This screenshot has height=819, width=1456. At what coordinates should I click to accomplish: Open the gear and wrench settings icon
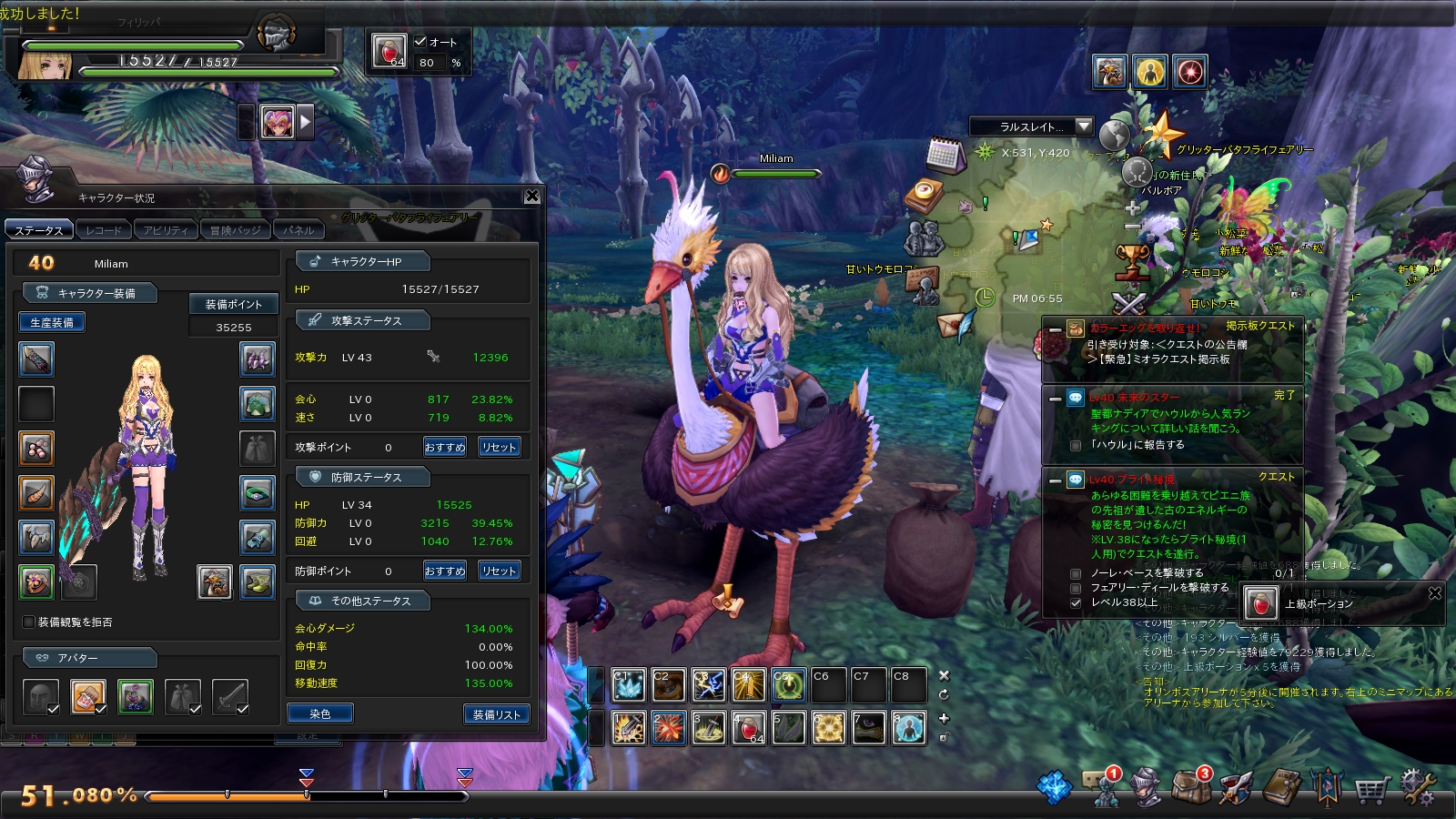click(1416, 788)
